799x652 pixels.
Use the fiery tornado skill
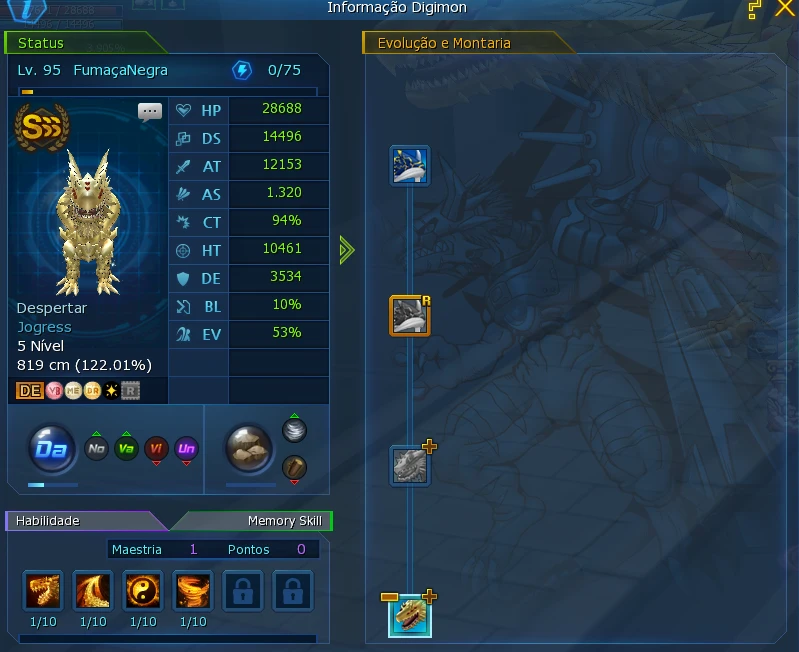pyautogui.click(x=193, y=591)
